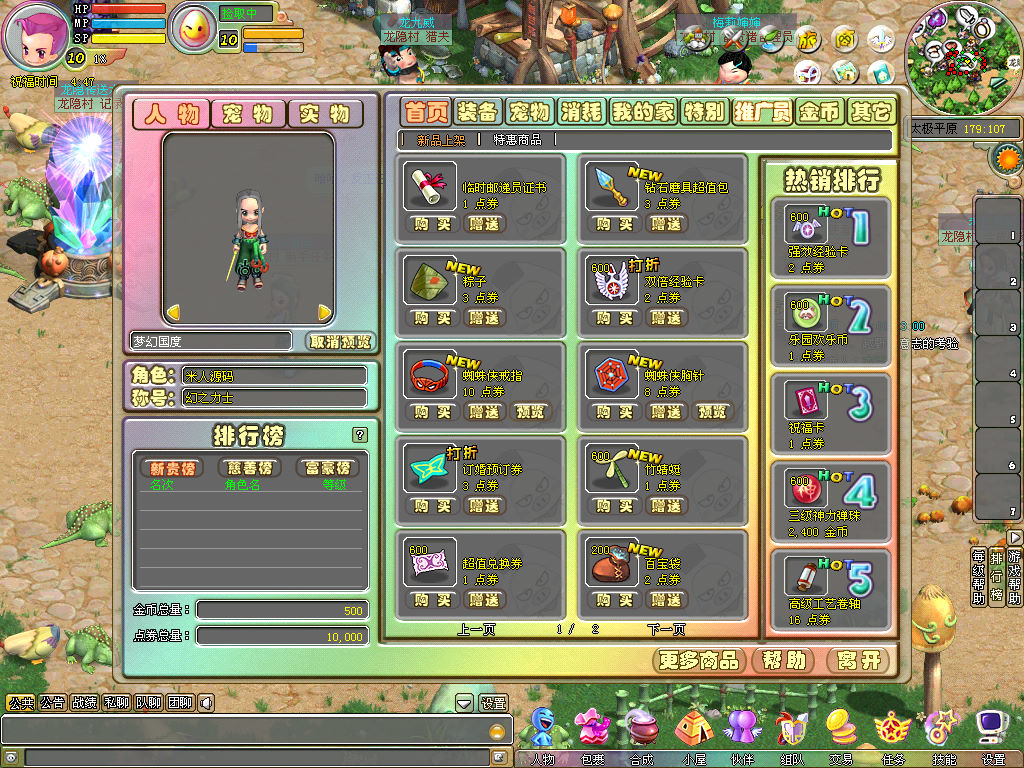Click 取消预览 to cancel the preview
The width and height of the screenshot is (1024, 768).
pos(340,341)
